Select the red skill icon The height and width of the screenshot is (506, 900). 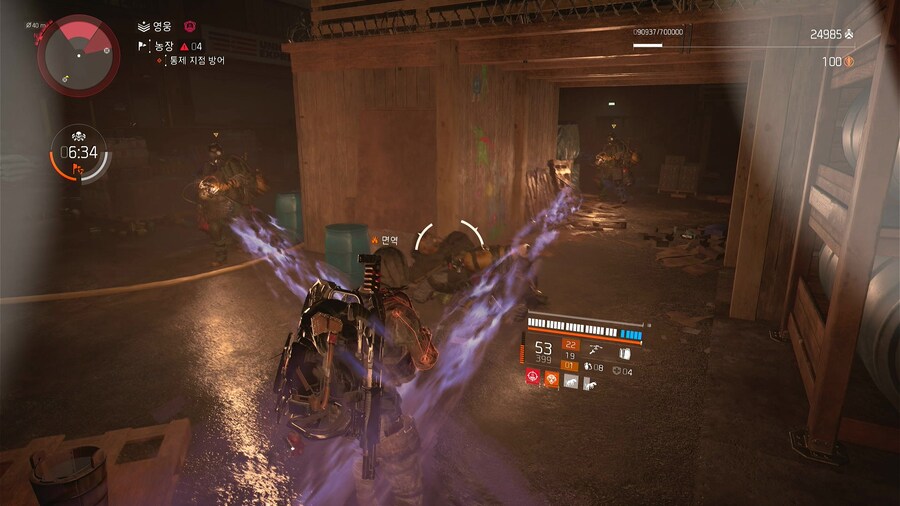click(534, 379)
